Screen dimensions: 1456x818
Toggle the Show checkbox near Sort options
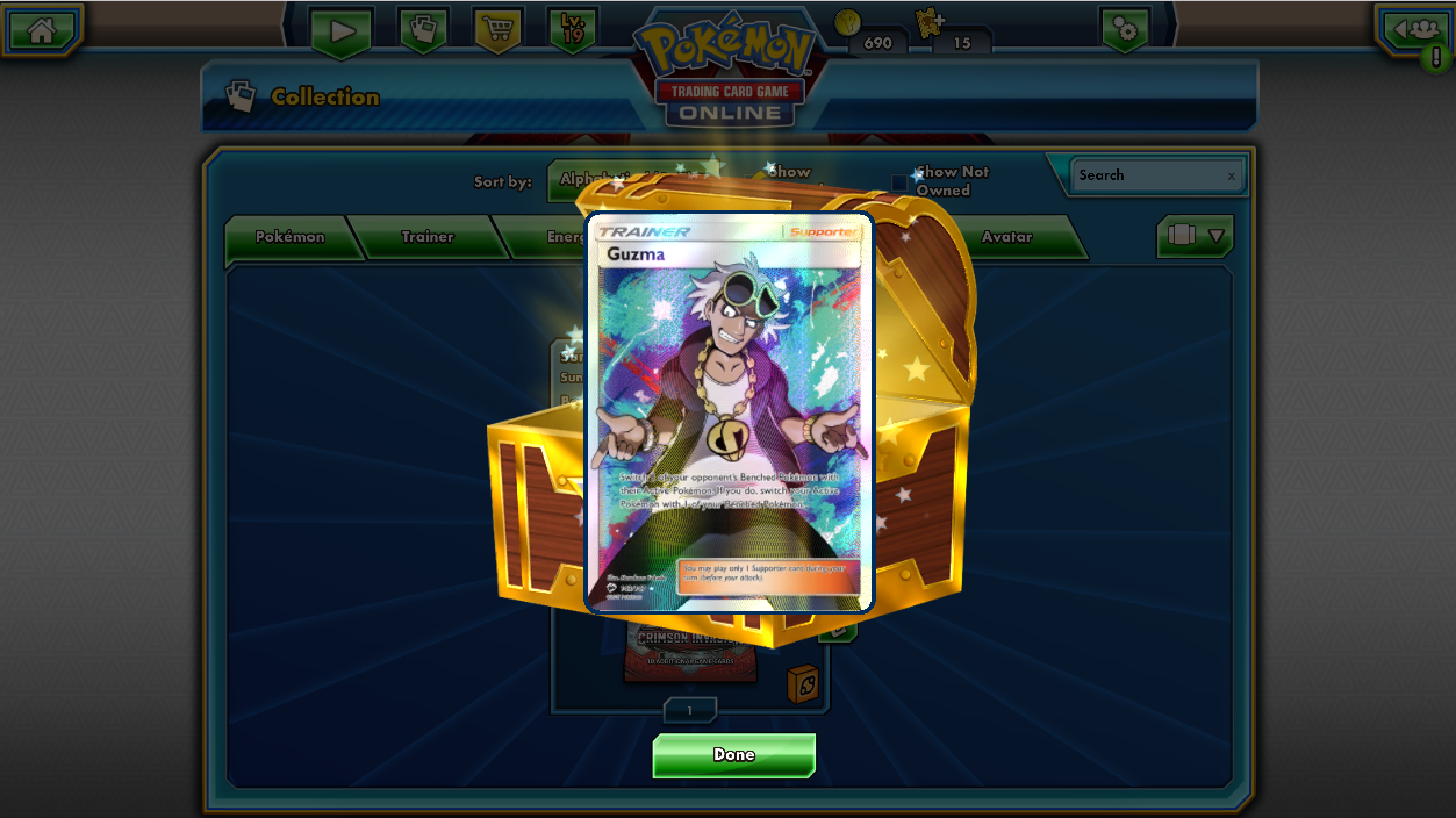pyautogui.click(x=749, y=176)
